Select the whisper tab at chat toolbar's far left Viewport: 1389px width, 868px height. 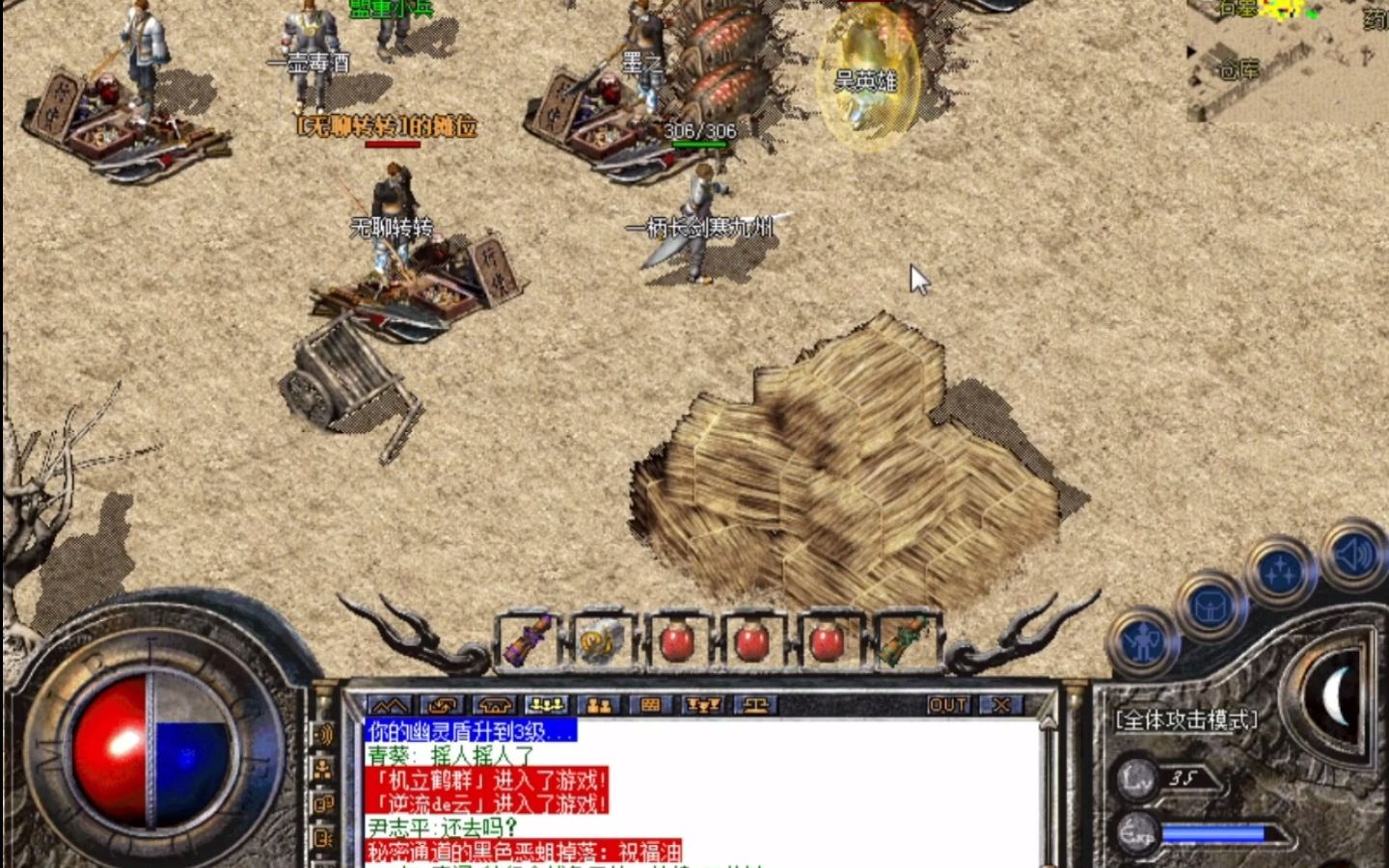point(389,706)
